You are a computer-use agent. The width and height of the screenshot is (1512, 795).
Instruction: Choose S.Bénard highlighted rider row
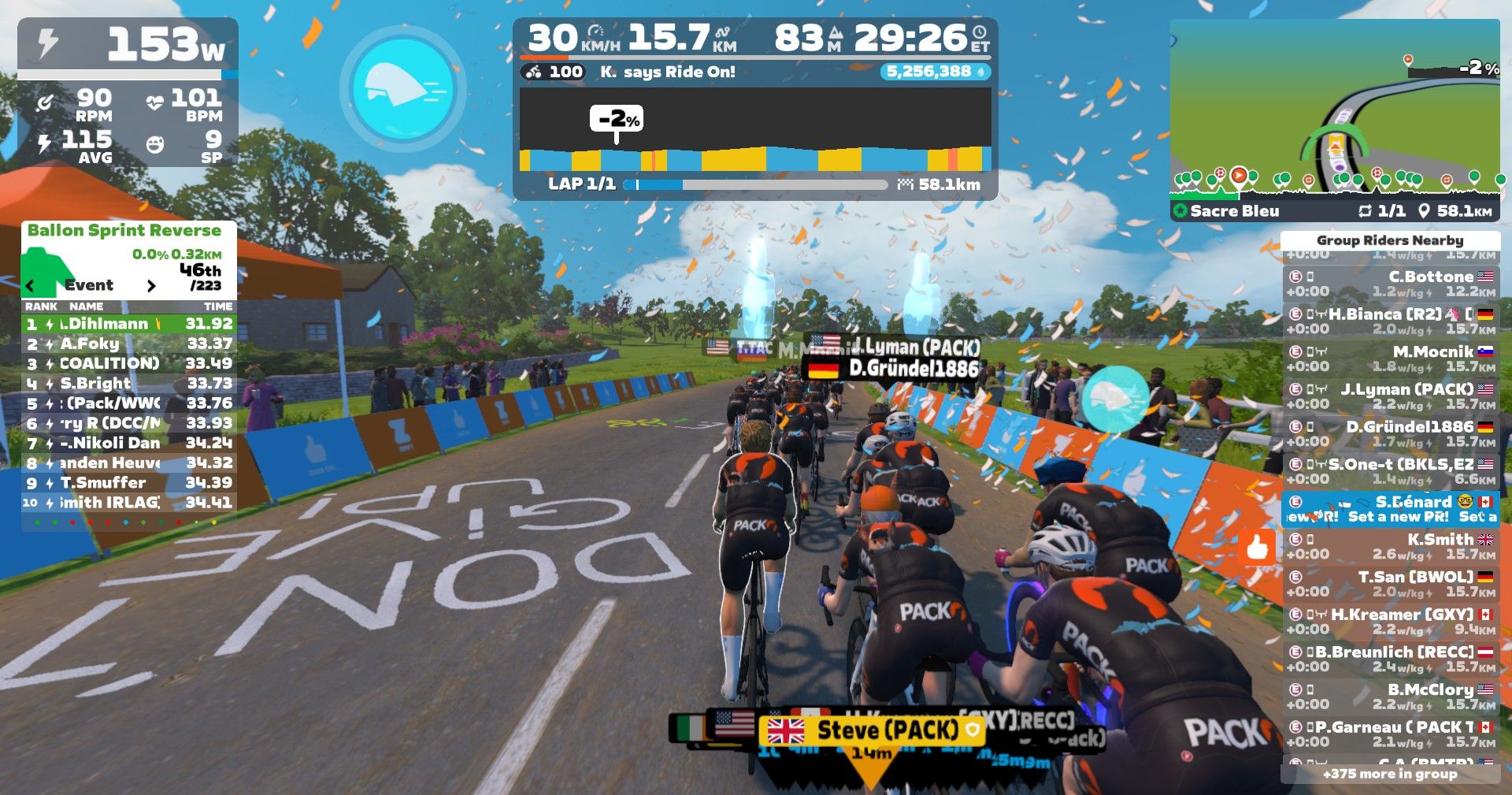pos(1391,509)
